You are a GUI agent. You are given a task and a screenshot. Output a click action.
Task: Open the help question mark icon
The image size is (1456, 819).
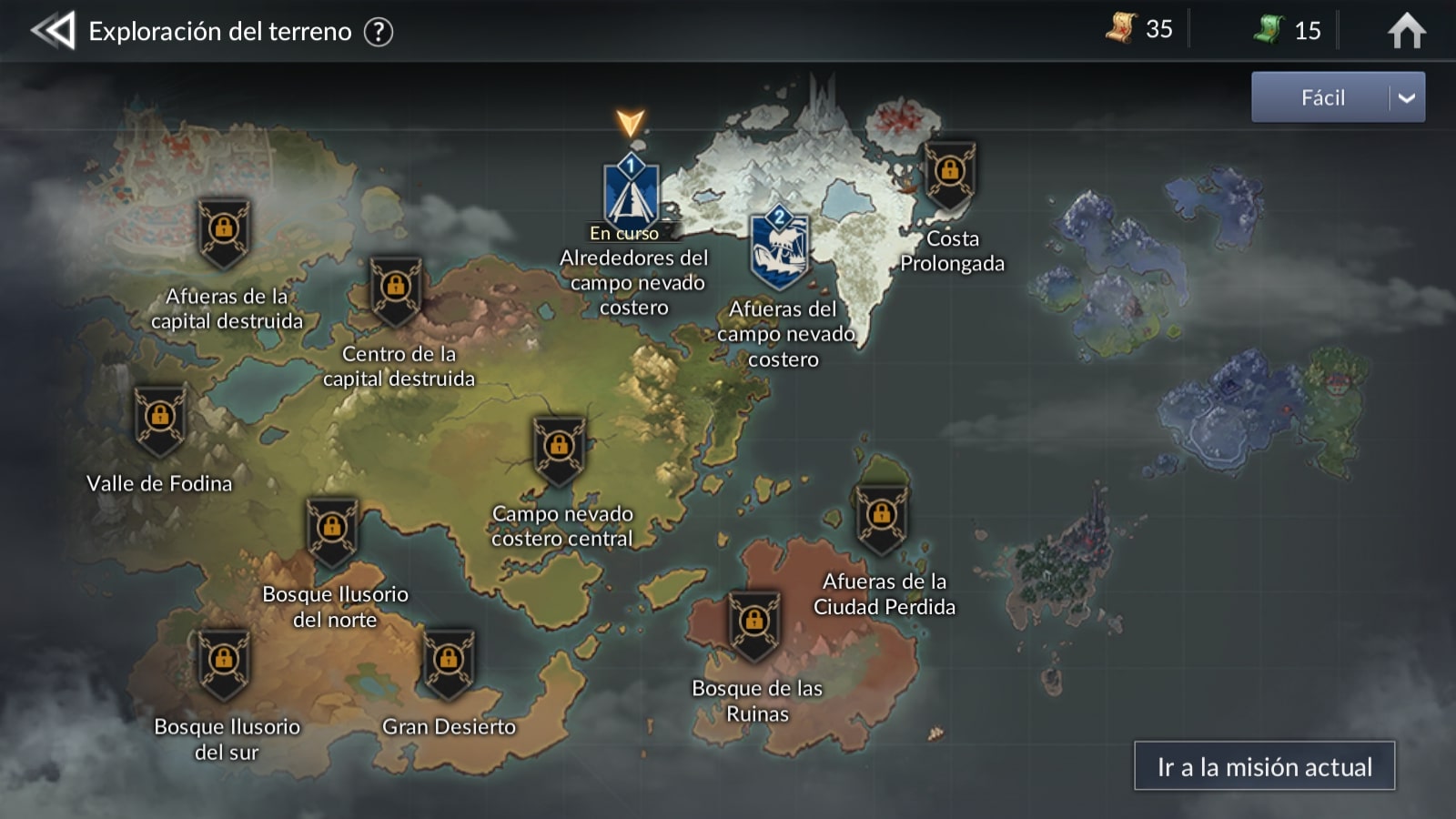[x=379, y=32]
